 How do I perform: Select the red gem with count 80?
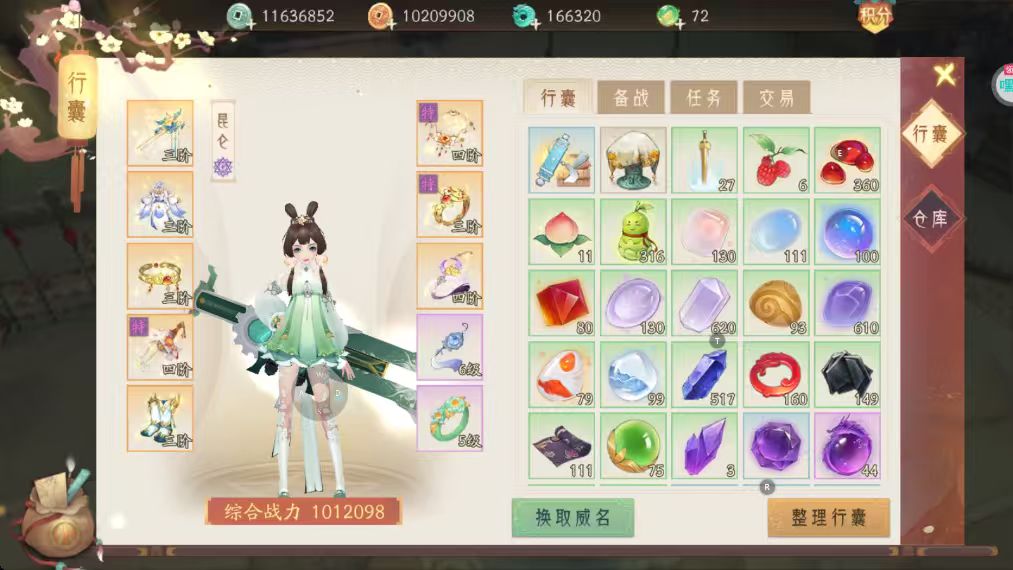tap(561, 303)
